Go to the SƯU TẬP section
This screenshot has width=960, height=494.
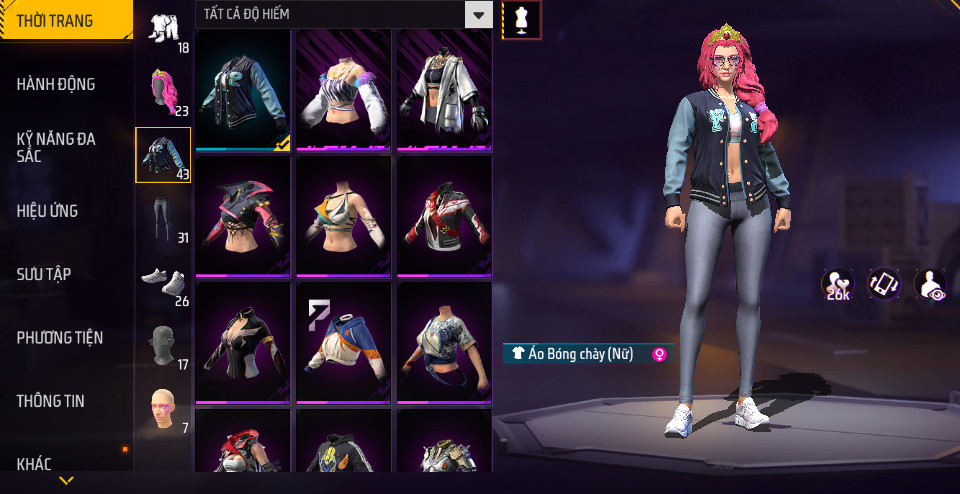pyautogui.click(x=44, y=274)
